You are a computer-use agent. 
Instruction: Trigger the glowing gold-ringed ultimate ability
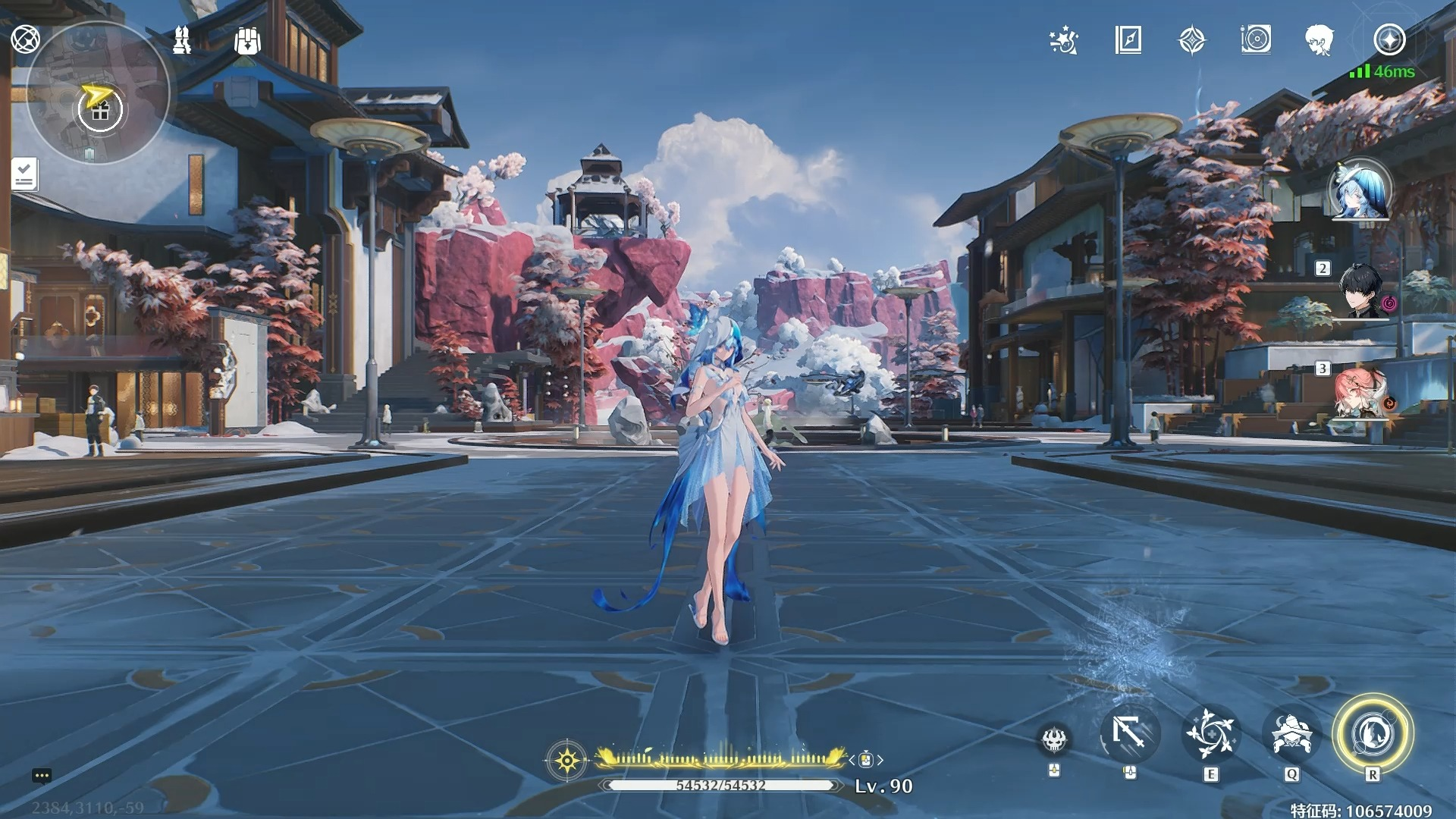coord(1373,734)
